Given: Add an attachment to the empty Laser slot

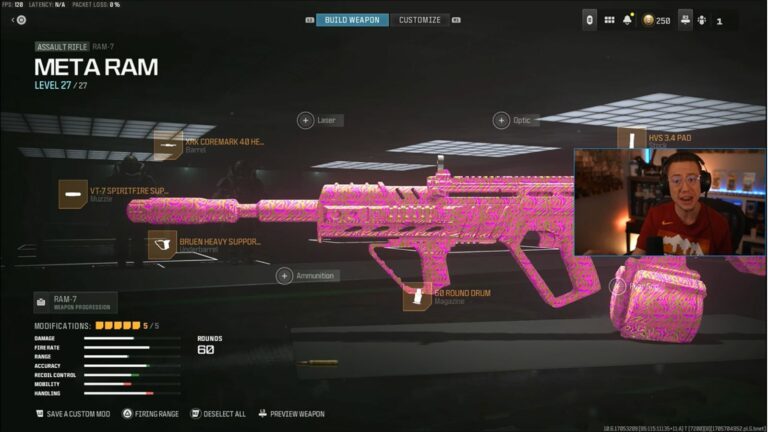Looking at the screenshot, I should coord(305,120).
